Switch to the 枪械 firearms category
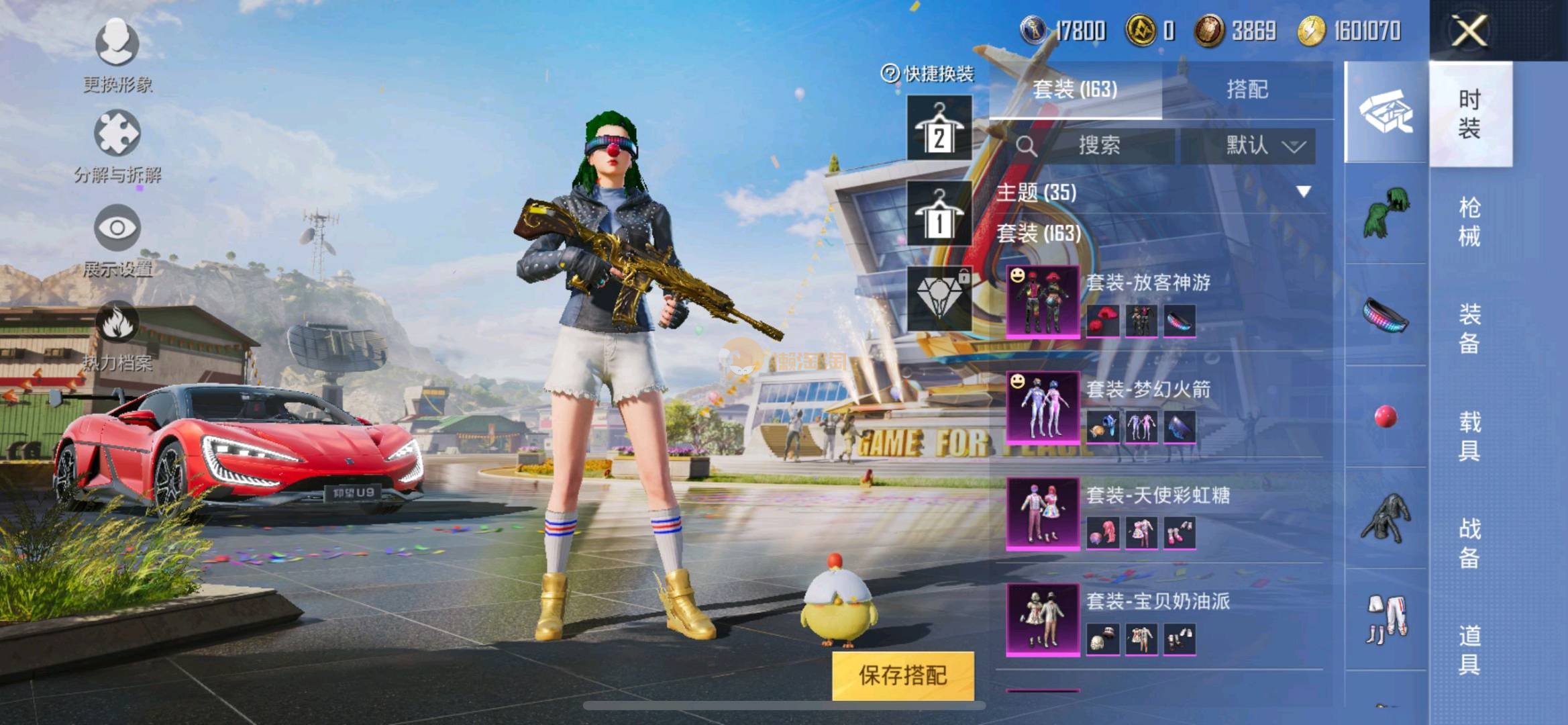Viewport: 1568px width, 725px height. click(1469, 222)
